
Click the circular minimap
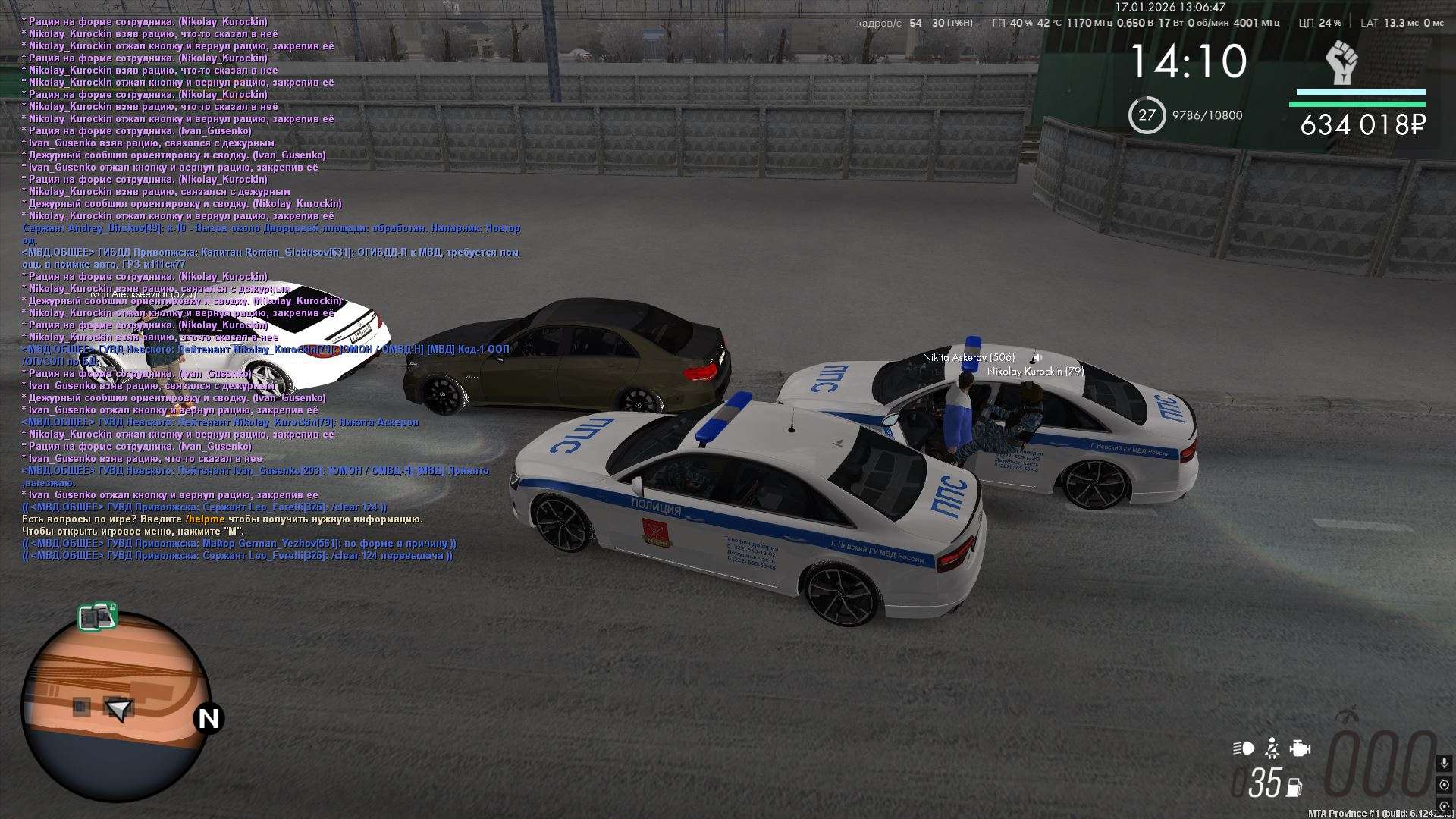tap(115, 708)
